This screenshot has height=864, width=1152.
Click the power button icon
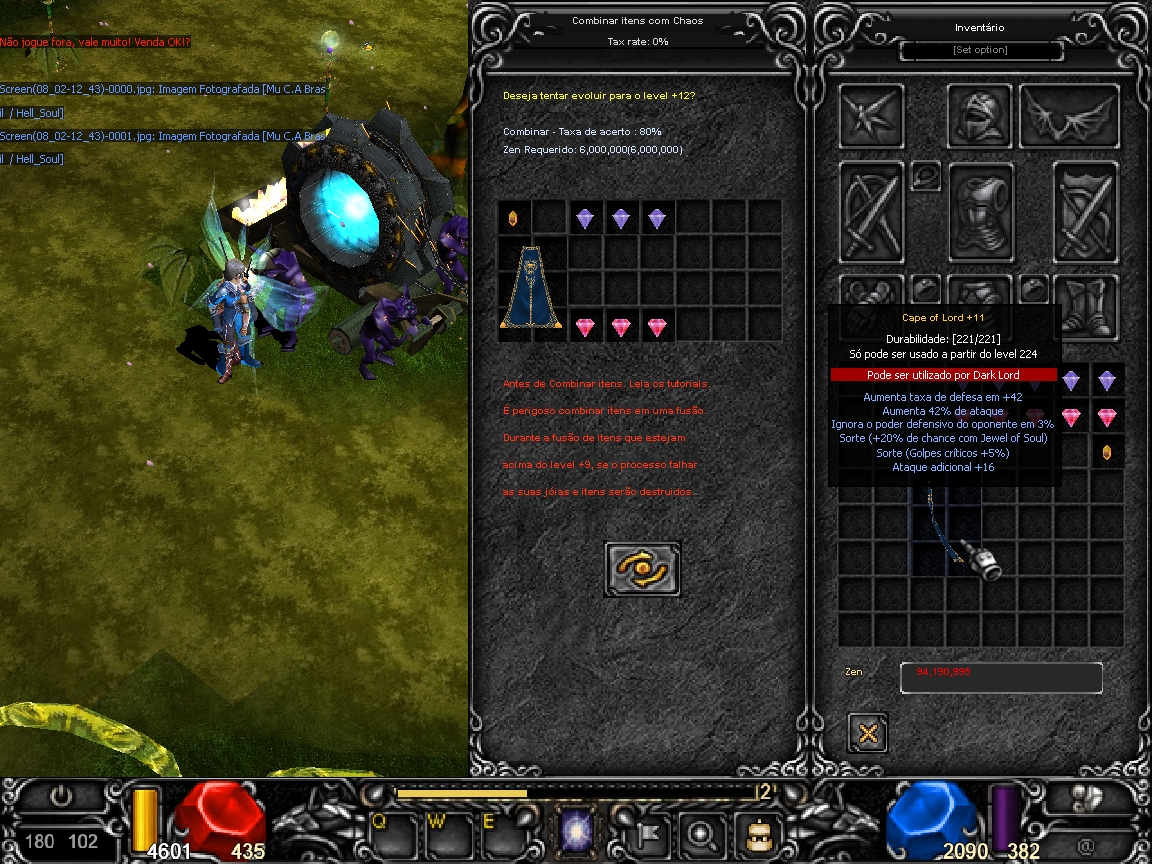(x=61, y=797)
